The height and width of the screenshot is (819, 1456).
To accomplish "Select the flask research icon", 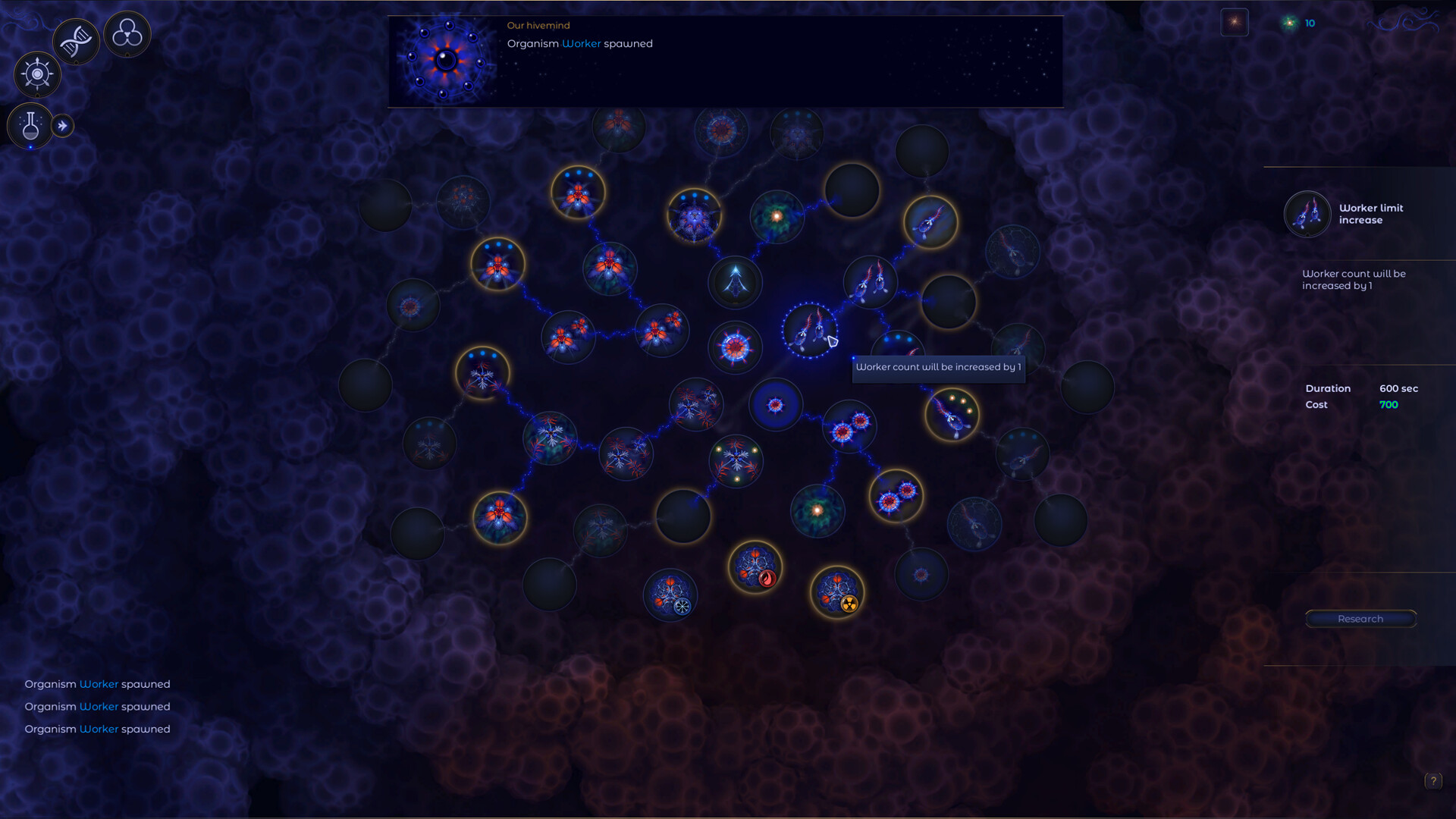I will [30, 125].
